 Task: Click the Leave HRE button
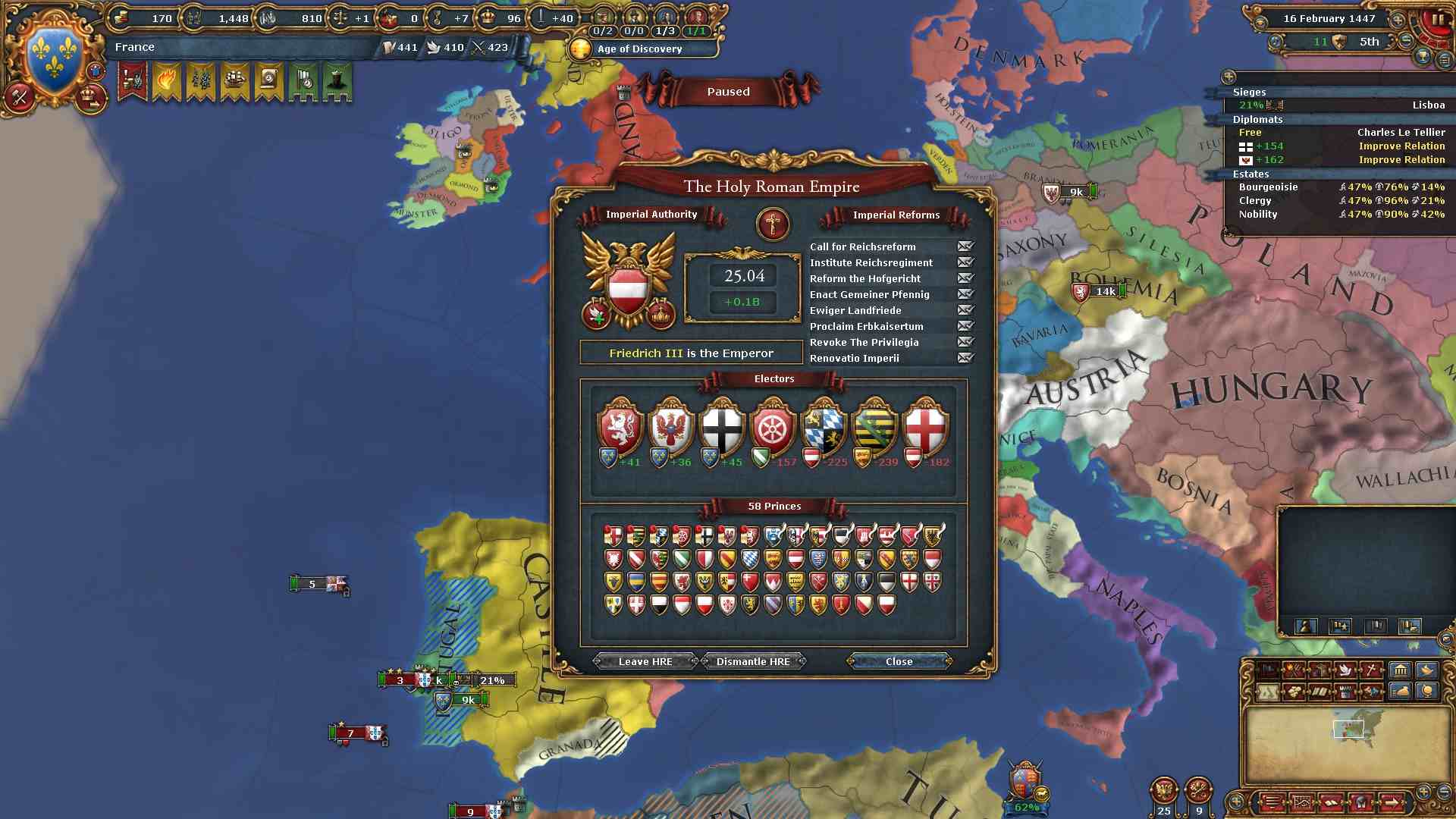point(645,661)
